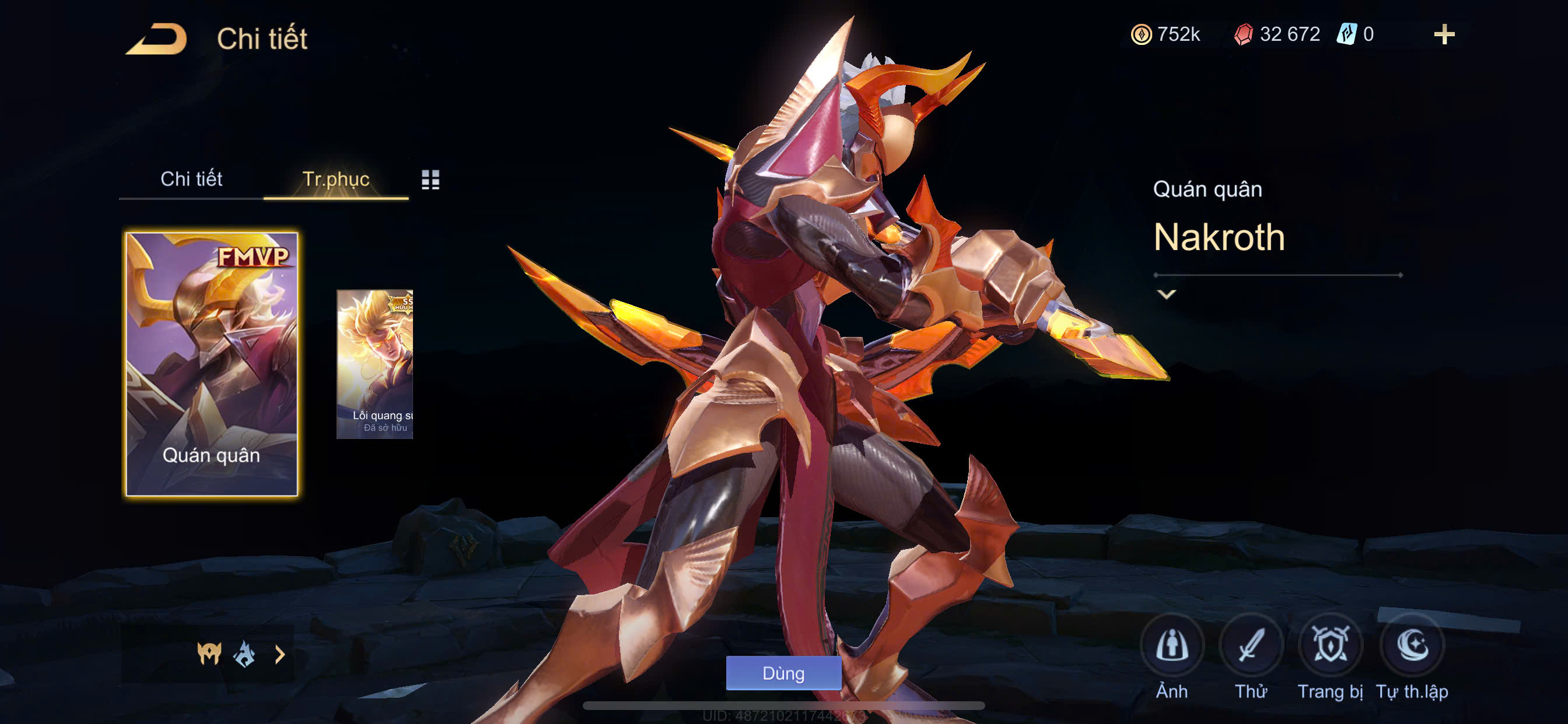Open the Ảnh artwork view

[x=1172, y=645]
